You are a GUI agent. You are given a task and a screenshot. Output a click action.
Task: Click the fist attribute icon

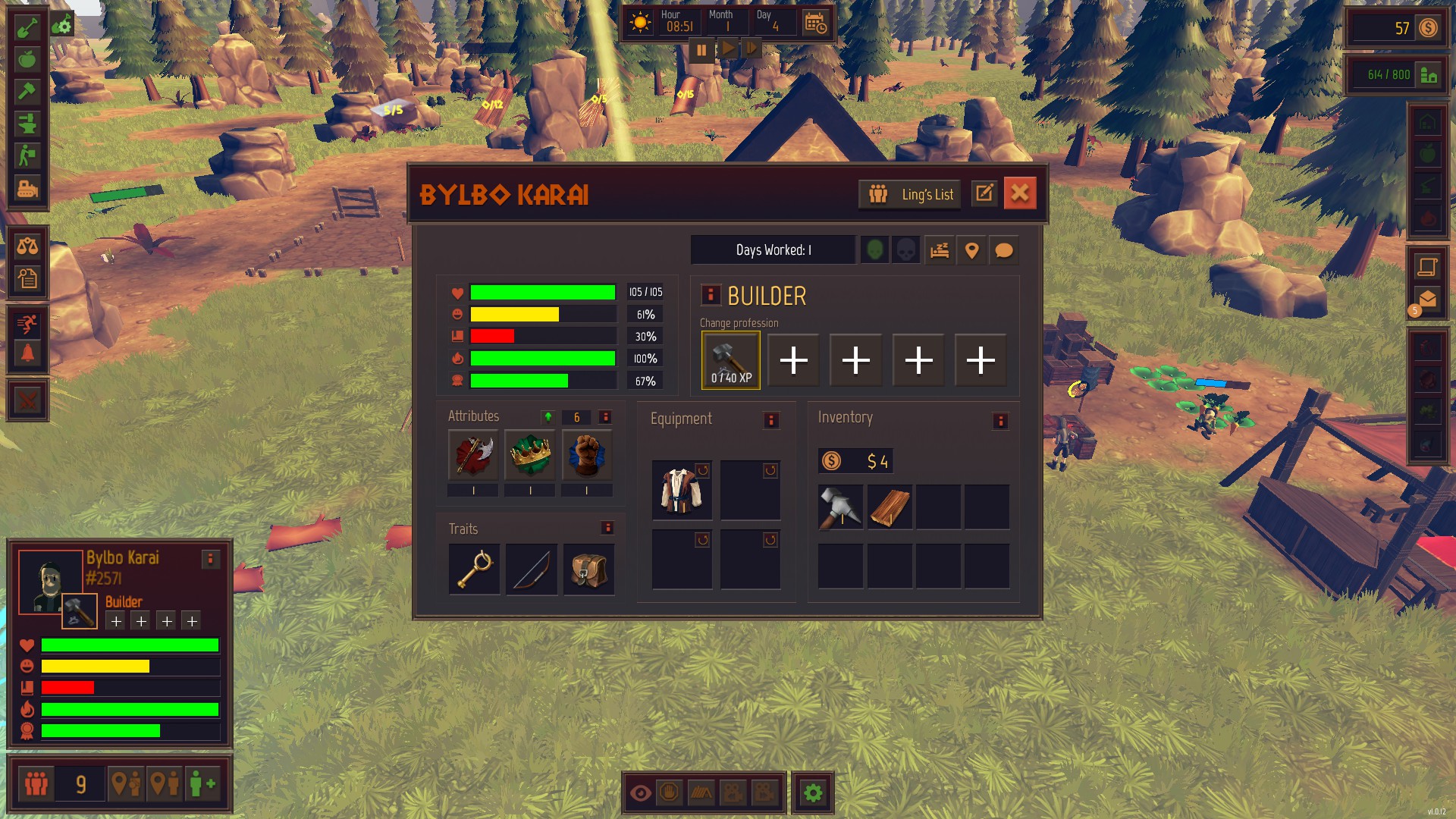coord(587,455)
